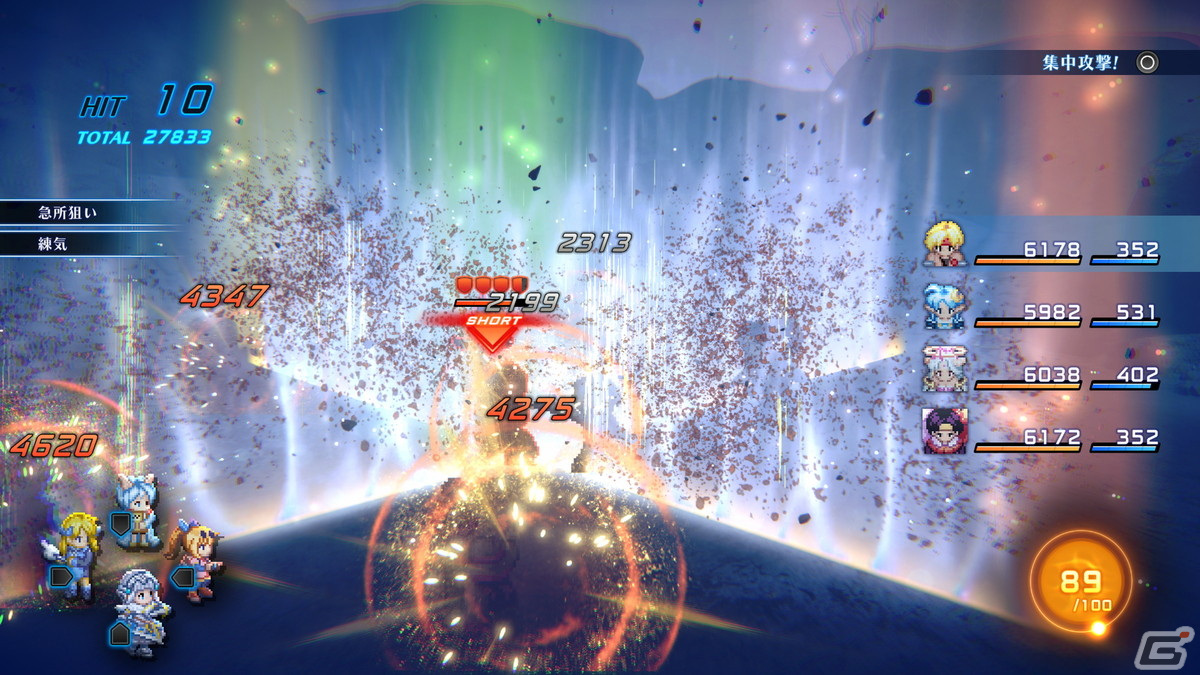Pick the blue-haired party member portrait
This screenshot has height=675, width=1200.
[945, 307]
